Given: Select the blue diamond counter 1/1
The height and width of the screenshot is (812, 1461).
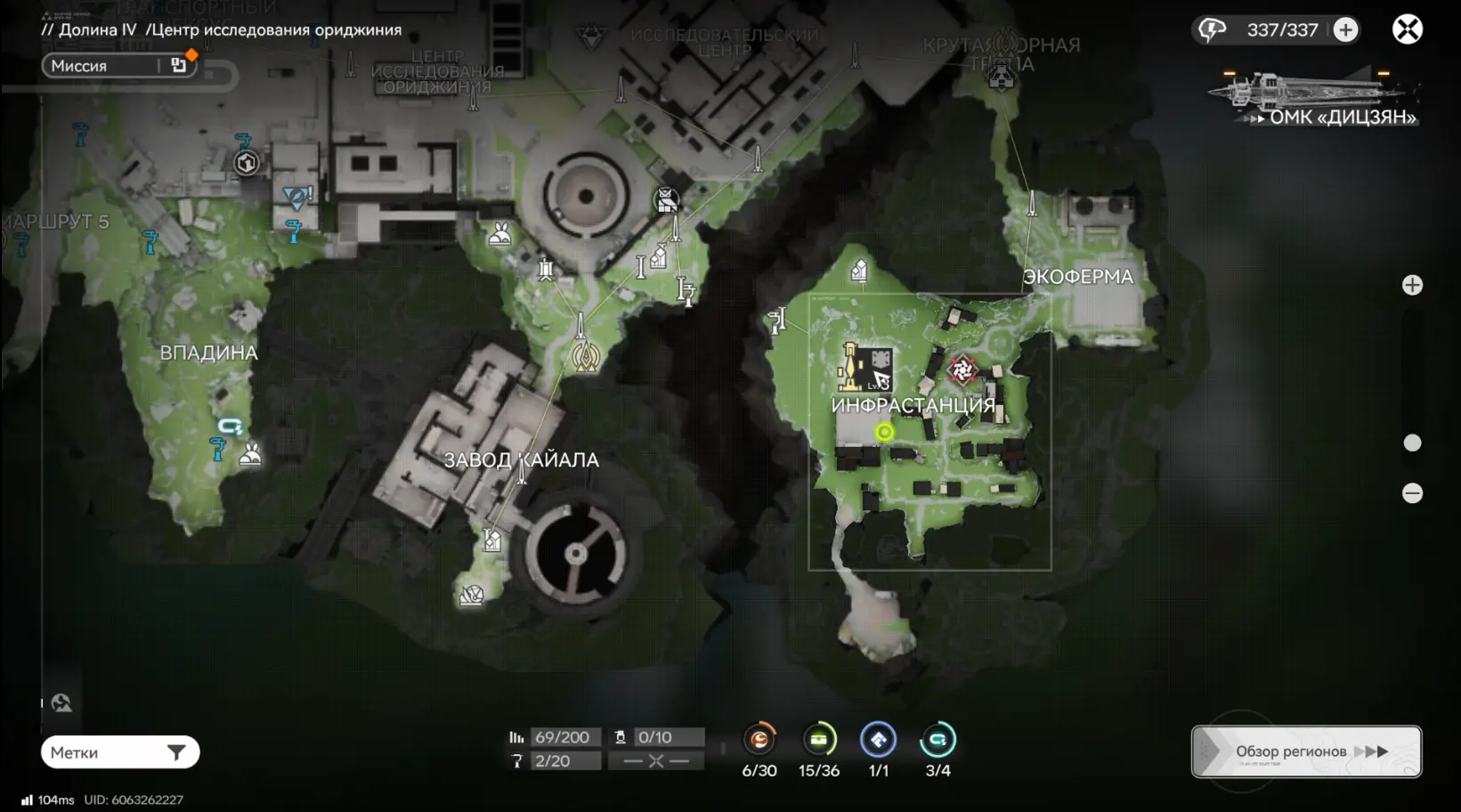Looking at the screenshot, I should (x=878, y=740).
